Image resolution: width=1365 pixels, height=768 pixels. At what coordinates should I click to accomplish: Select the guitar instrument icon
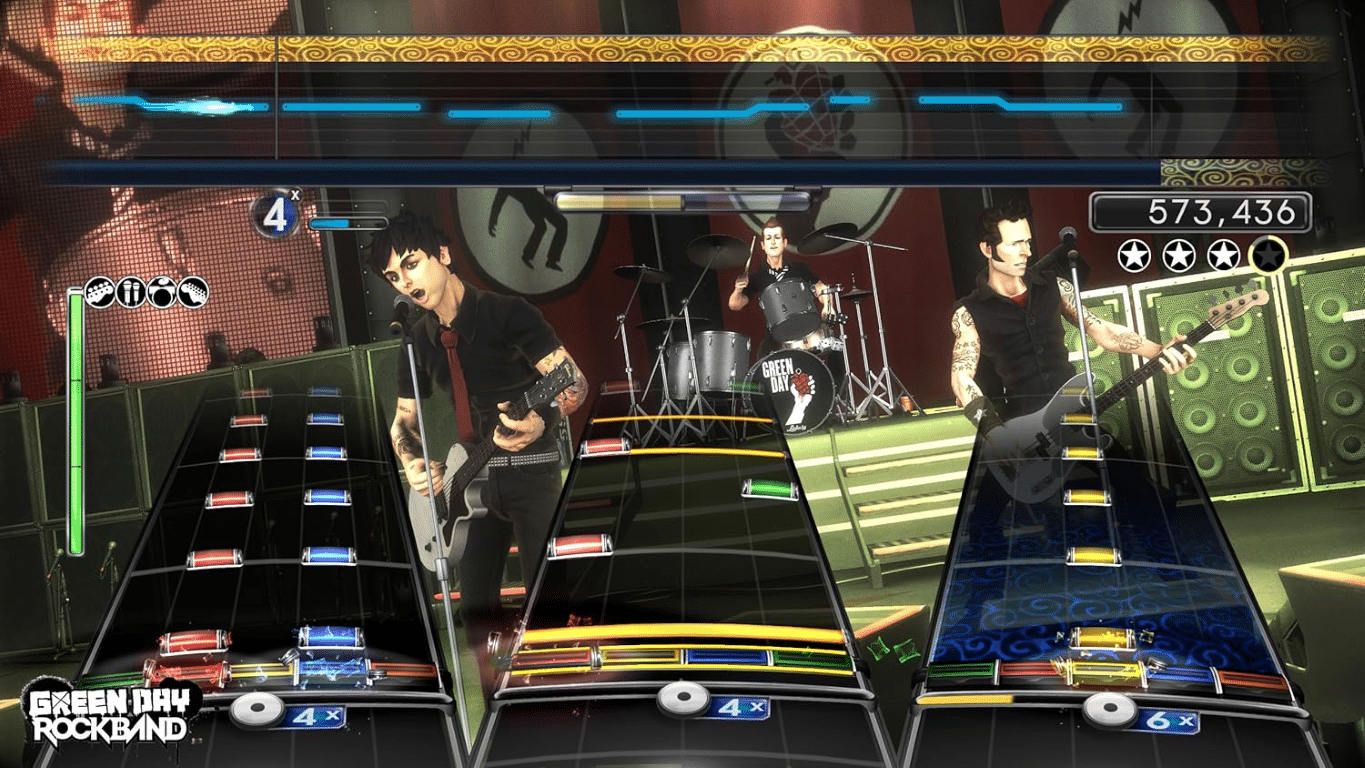(x=192, y=291)
